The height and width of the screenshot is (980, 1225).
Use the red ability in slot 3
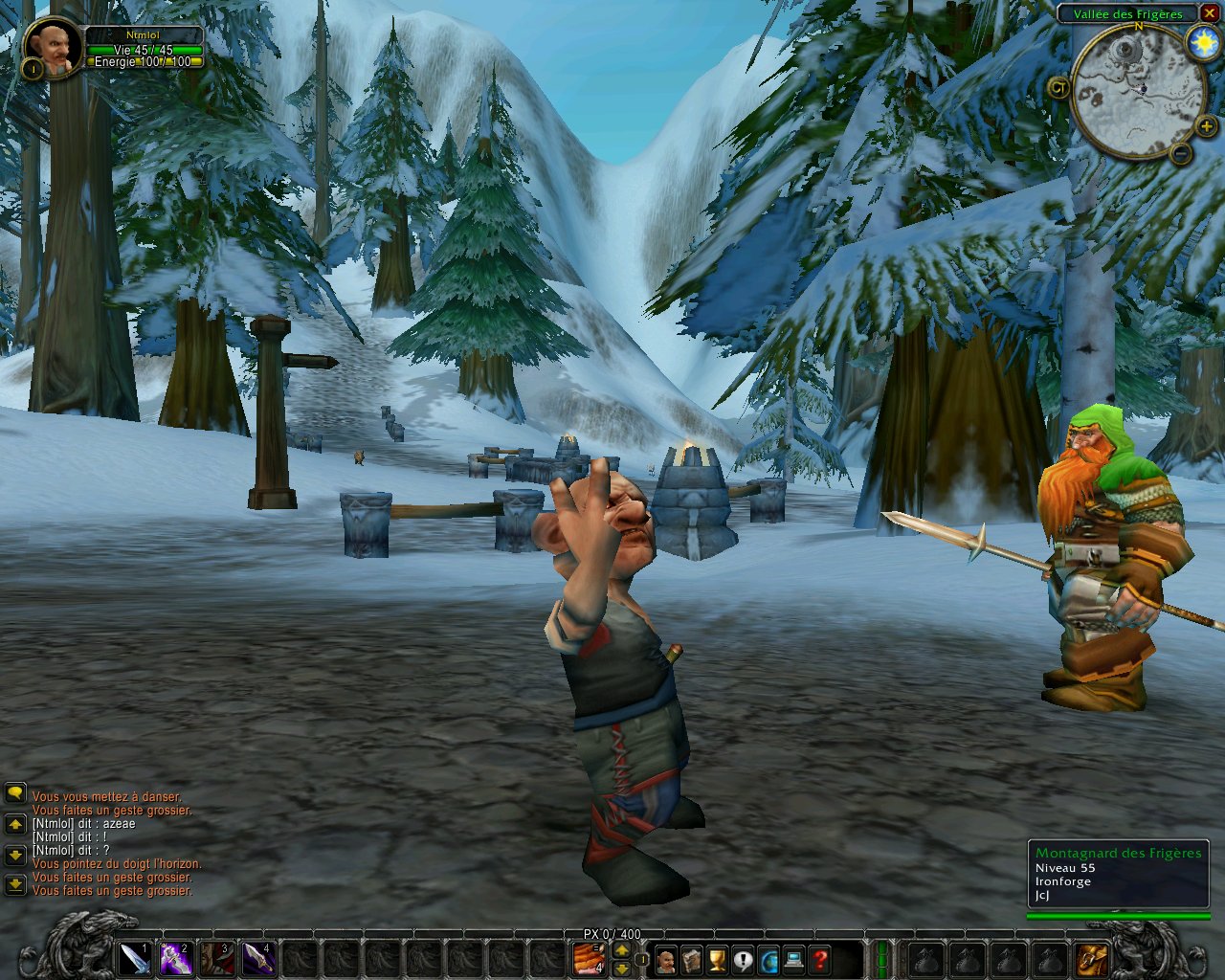217,958
